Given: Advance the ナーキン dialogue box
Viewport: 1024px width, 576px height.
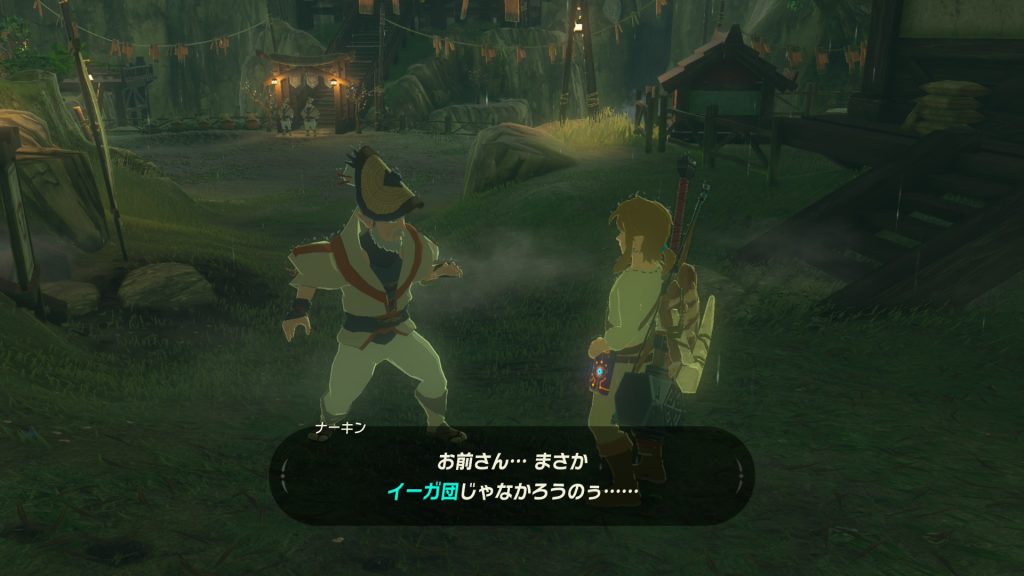Looking at the screenshot, I should (511, 476).
